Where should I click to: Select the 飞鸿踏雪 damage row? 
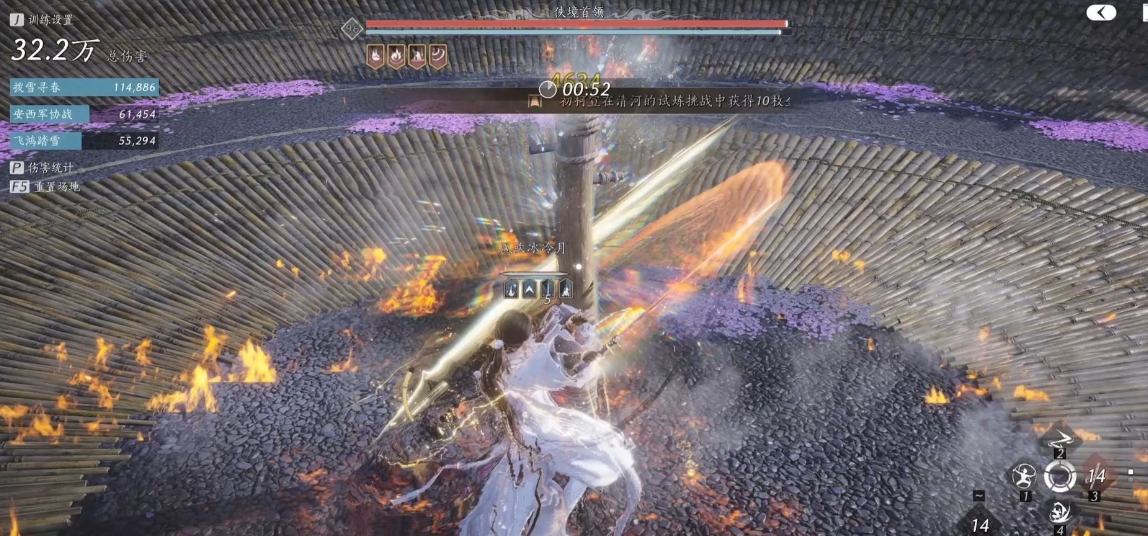84,141
